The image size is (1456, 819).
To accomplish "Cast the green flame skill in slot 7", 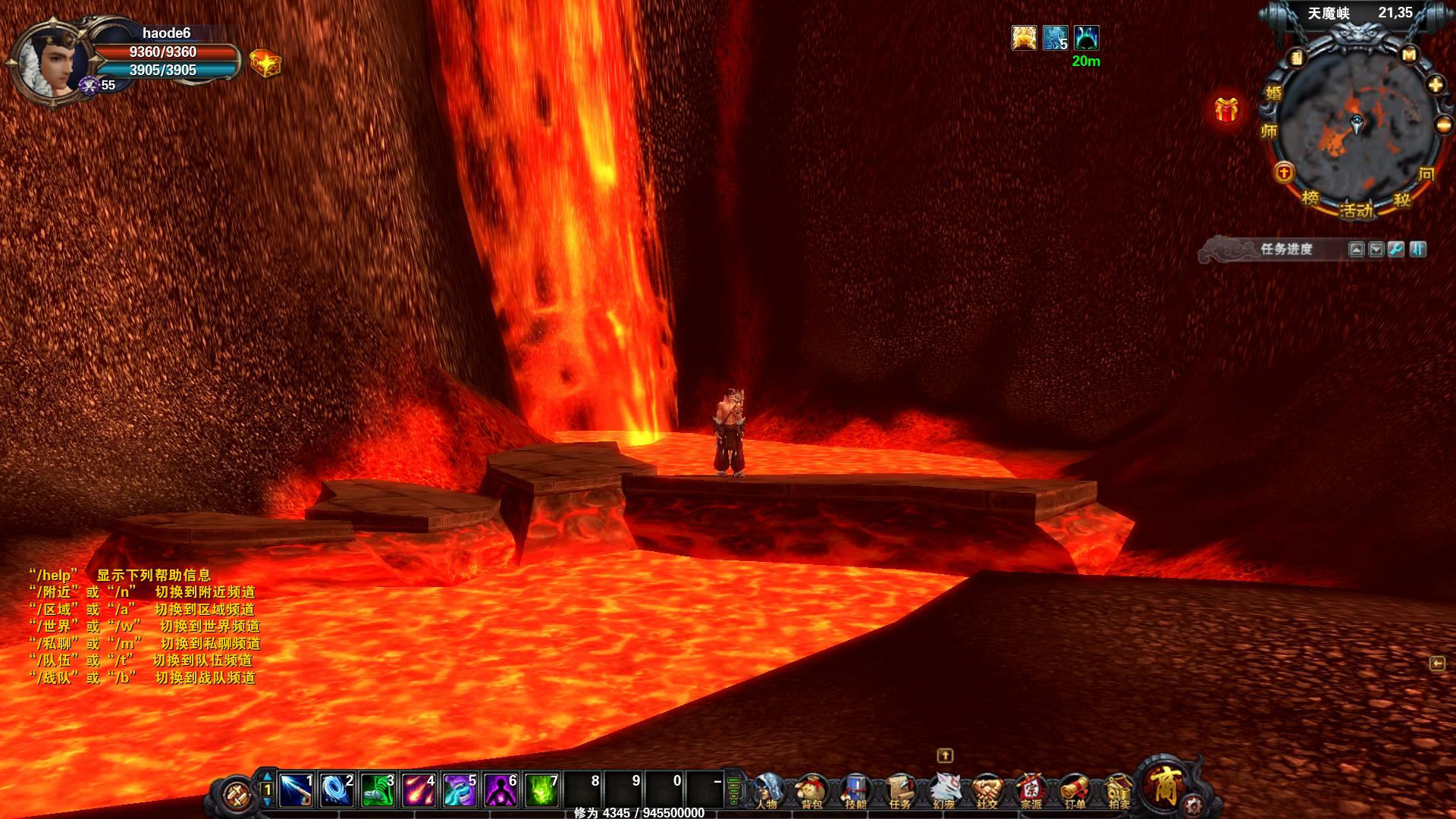I will click(541, 790).
